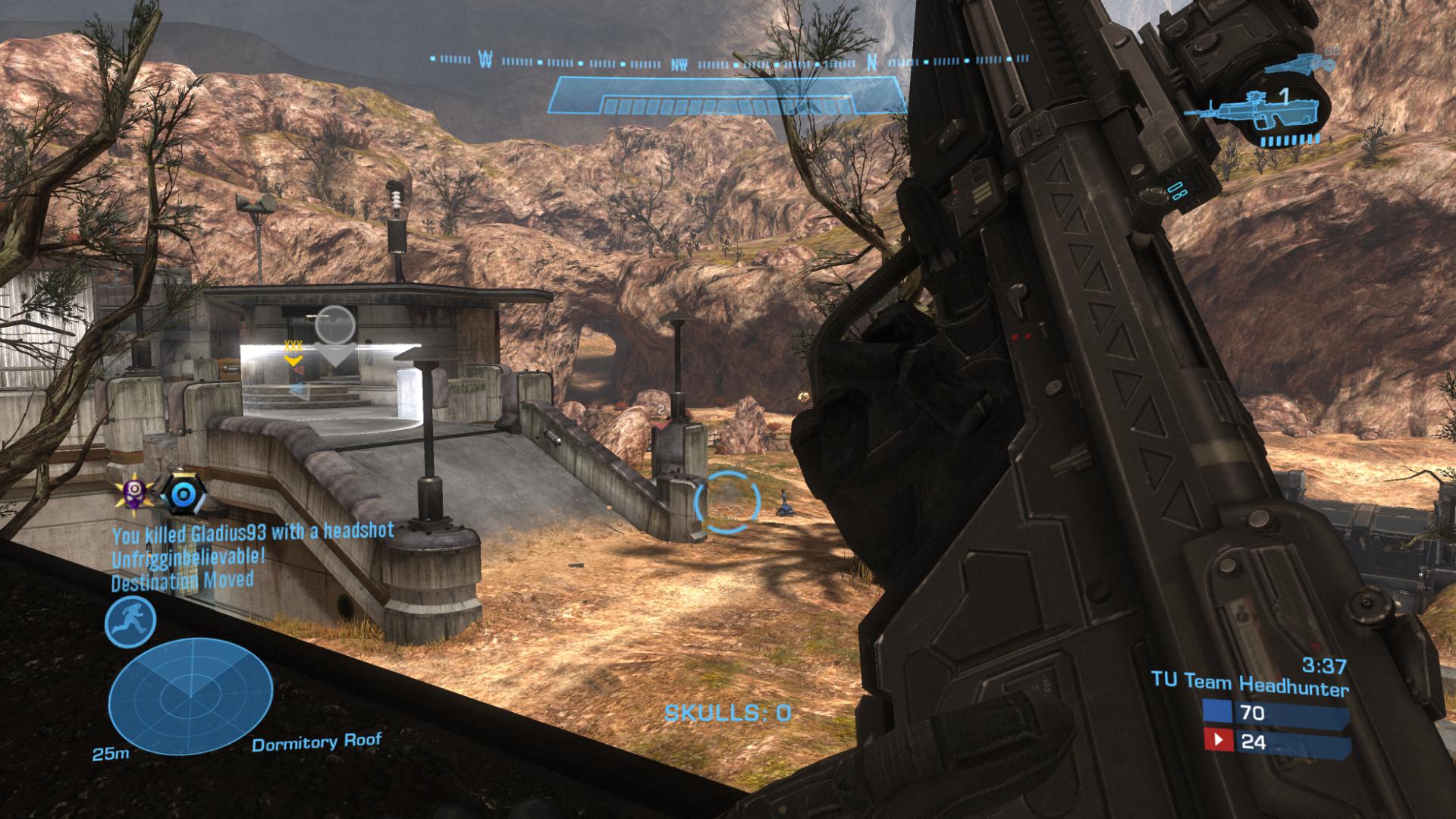Activate the Sprint armor ability icon
1456x819 pixels.
point(130,622)
